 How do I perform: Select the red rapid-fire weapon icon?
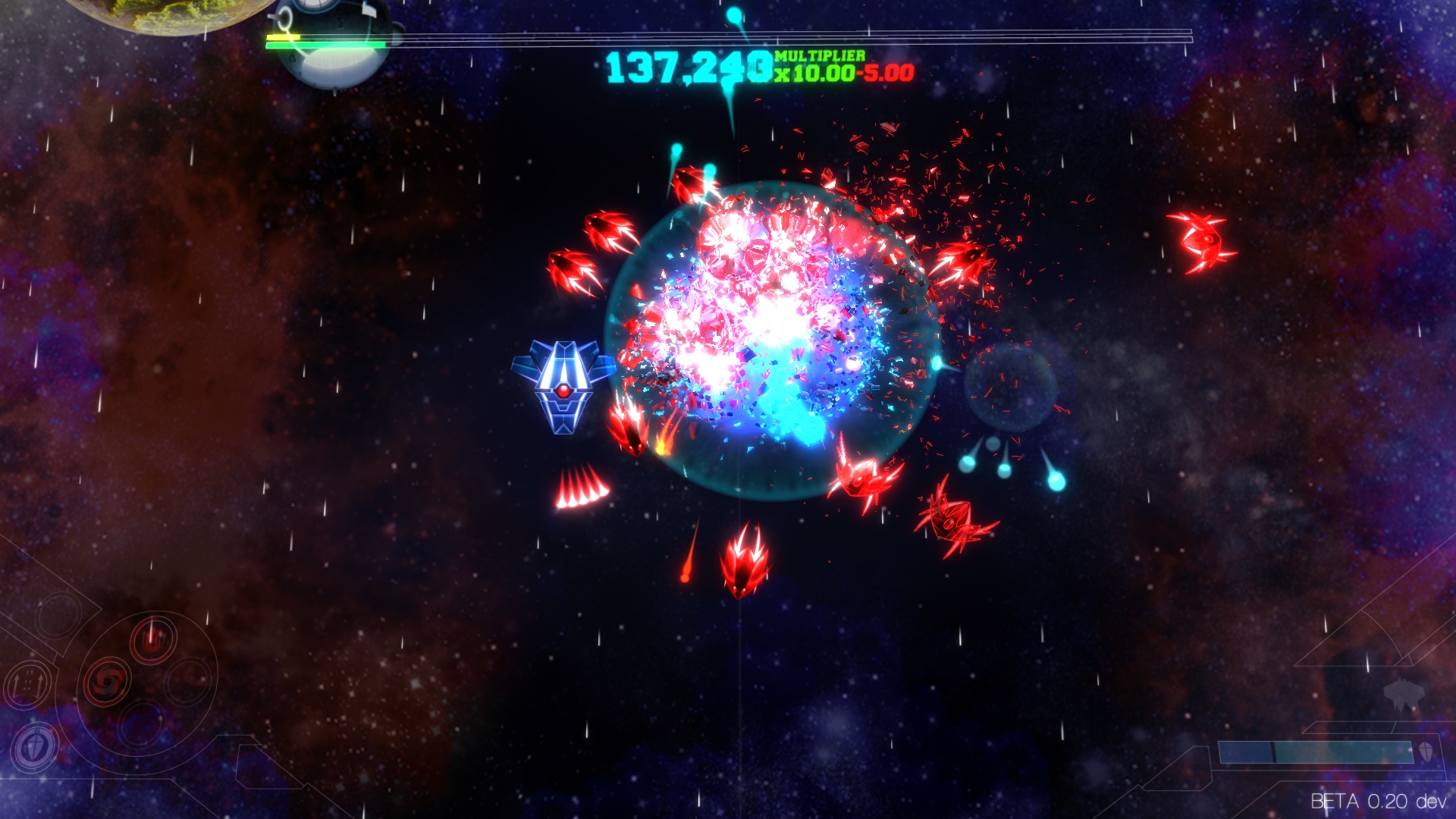[154, 640]
